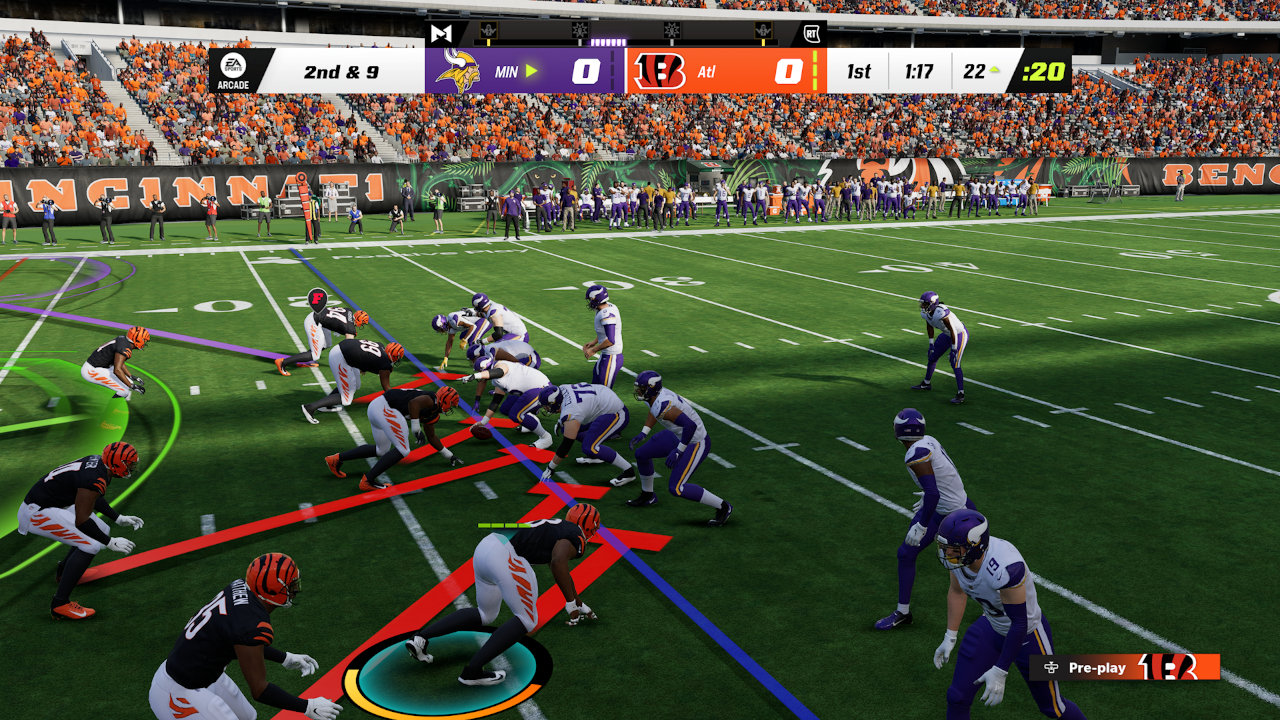This screenshot has height=720, width=1280.
Task: Click the right helmet icon on drive tracker
Action: (x=761, y=30)
